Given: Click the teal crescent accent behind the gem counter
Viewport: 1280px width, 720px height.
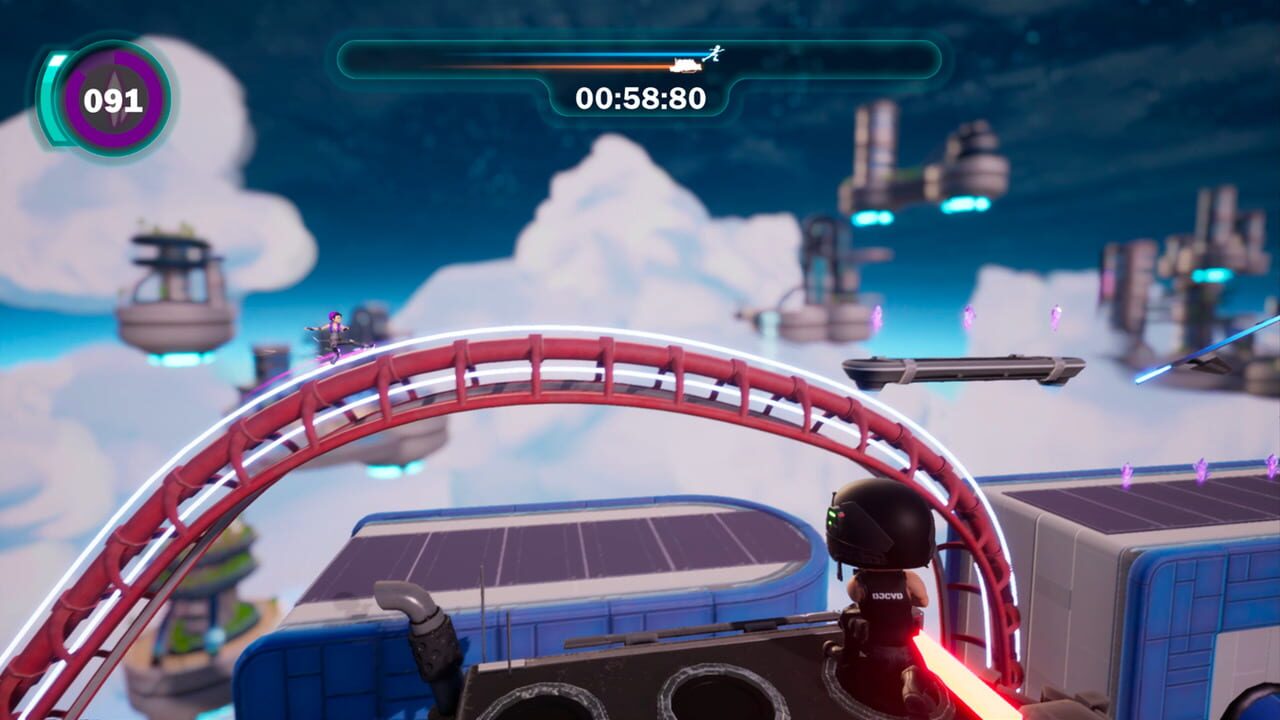Looking at the screenshot, I should pyautogui.click(x=55, y=97).
